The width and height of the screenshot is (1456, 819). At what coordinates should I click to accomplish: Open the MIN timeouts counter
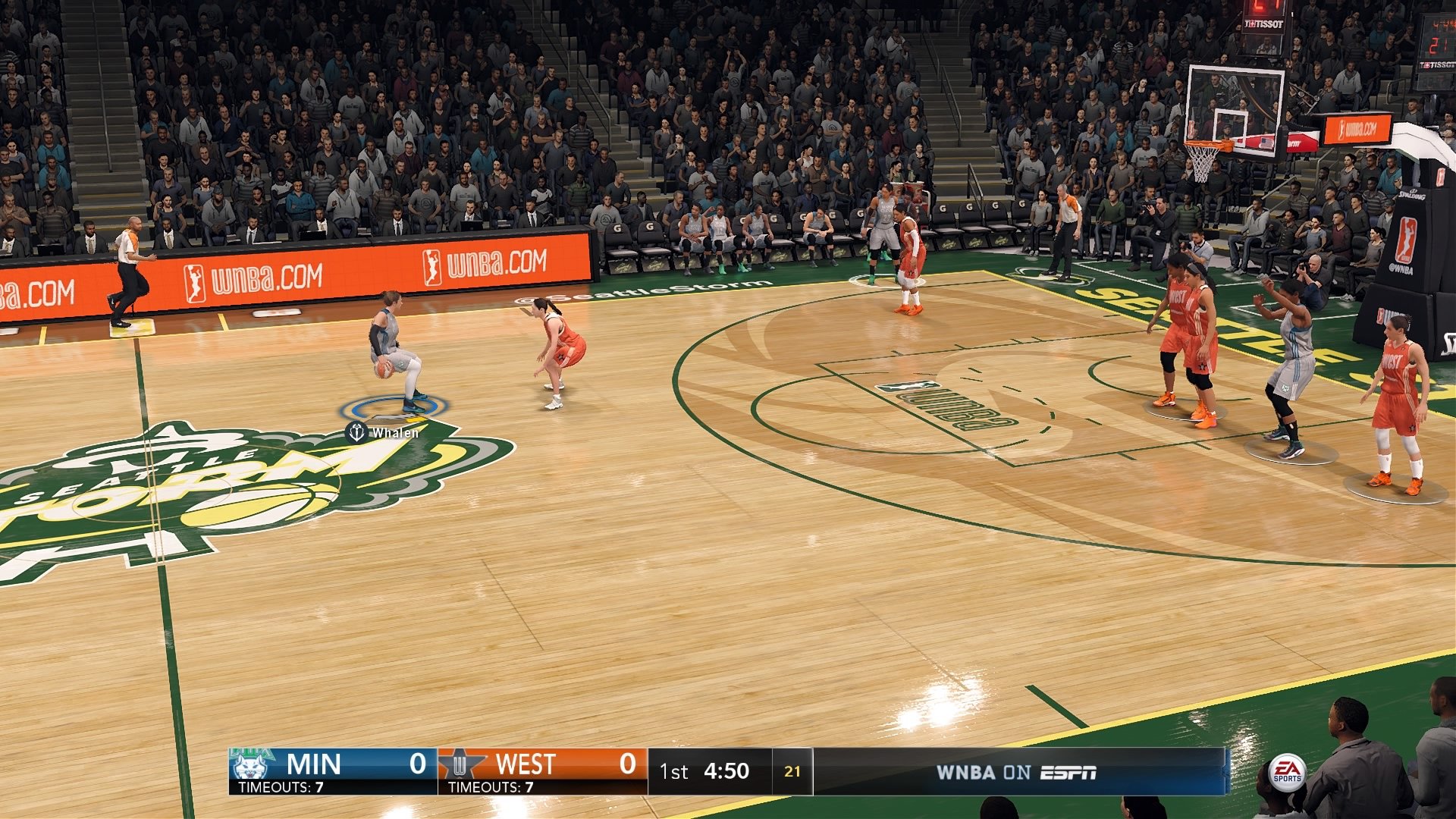[281, 786]
